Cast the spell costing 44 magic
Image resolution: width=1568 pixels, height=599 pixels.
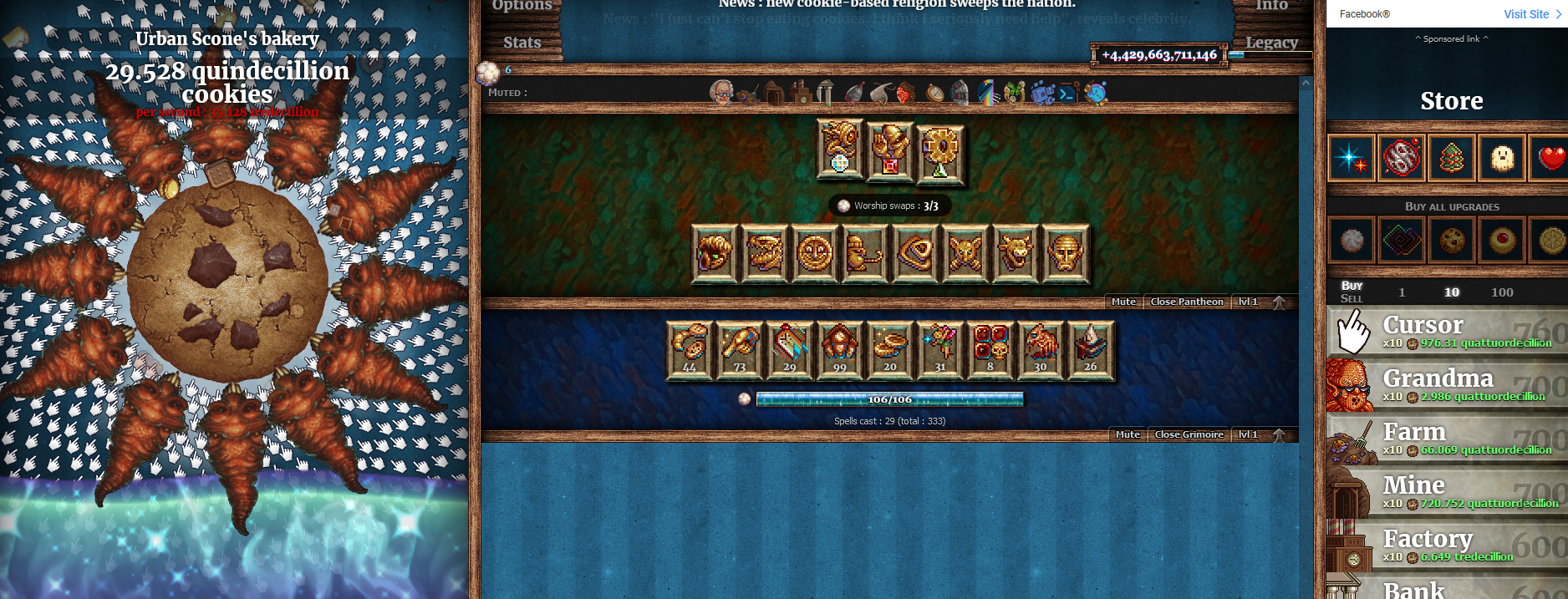point(690,350)
